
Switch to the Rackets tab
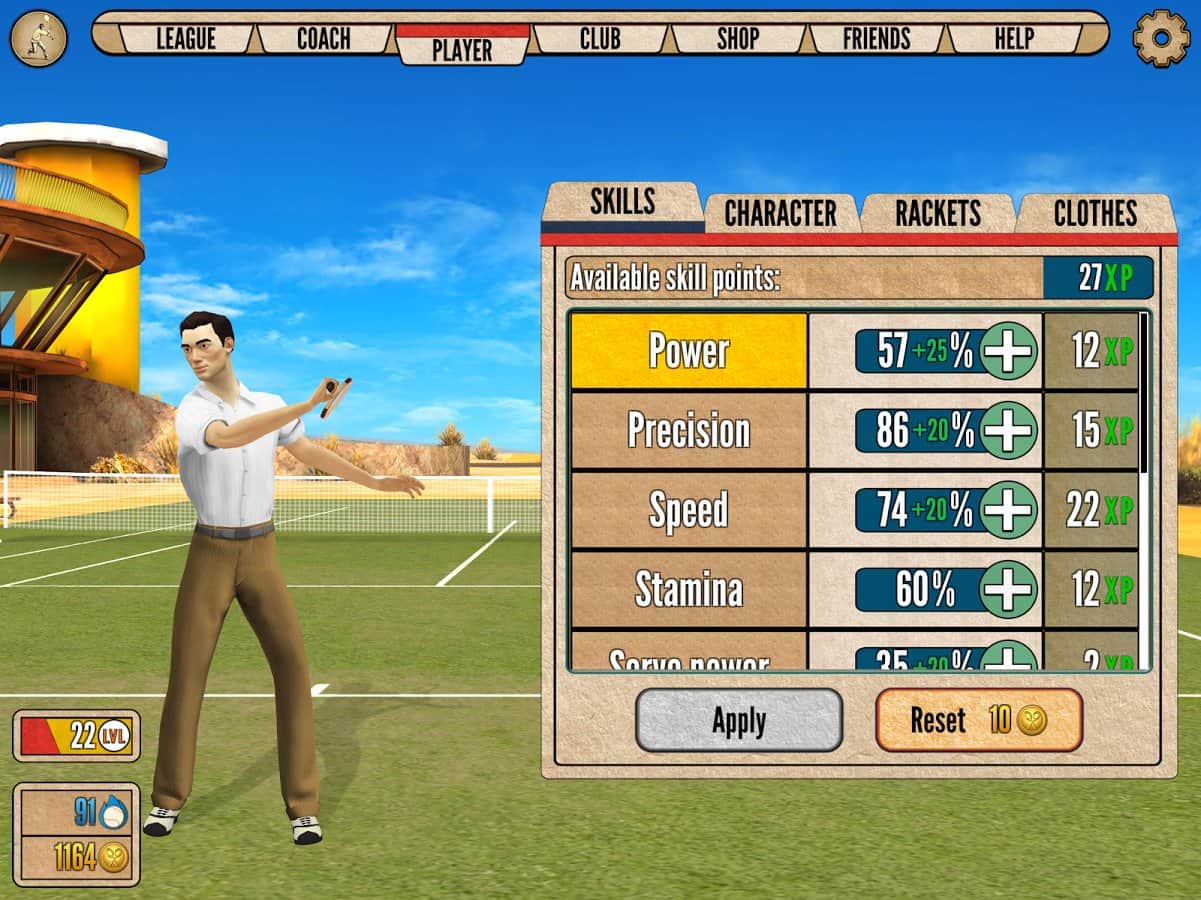tap(937, 213)
